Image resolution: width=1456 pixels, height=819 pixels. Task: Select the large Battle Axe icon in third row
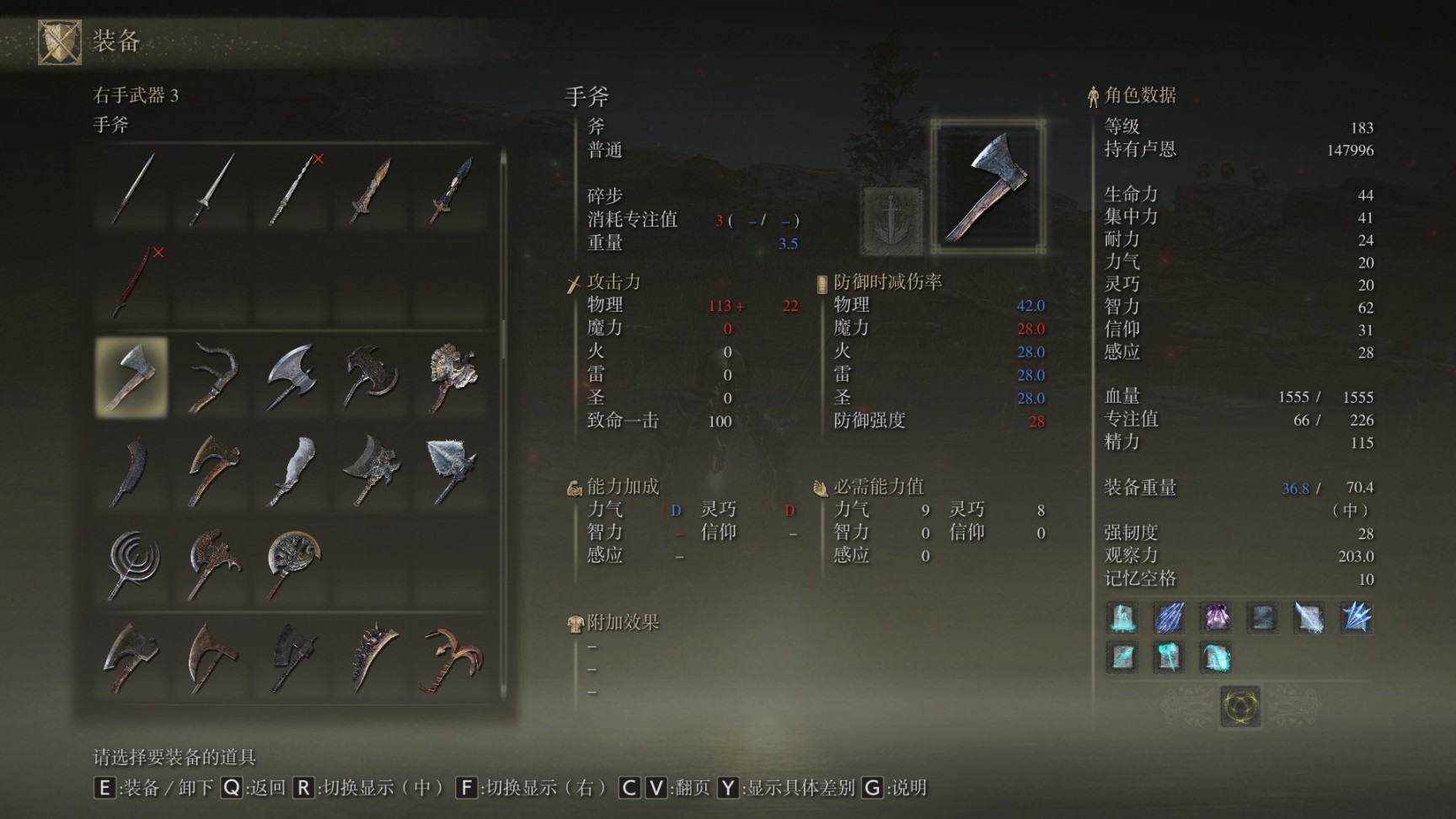291,379
